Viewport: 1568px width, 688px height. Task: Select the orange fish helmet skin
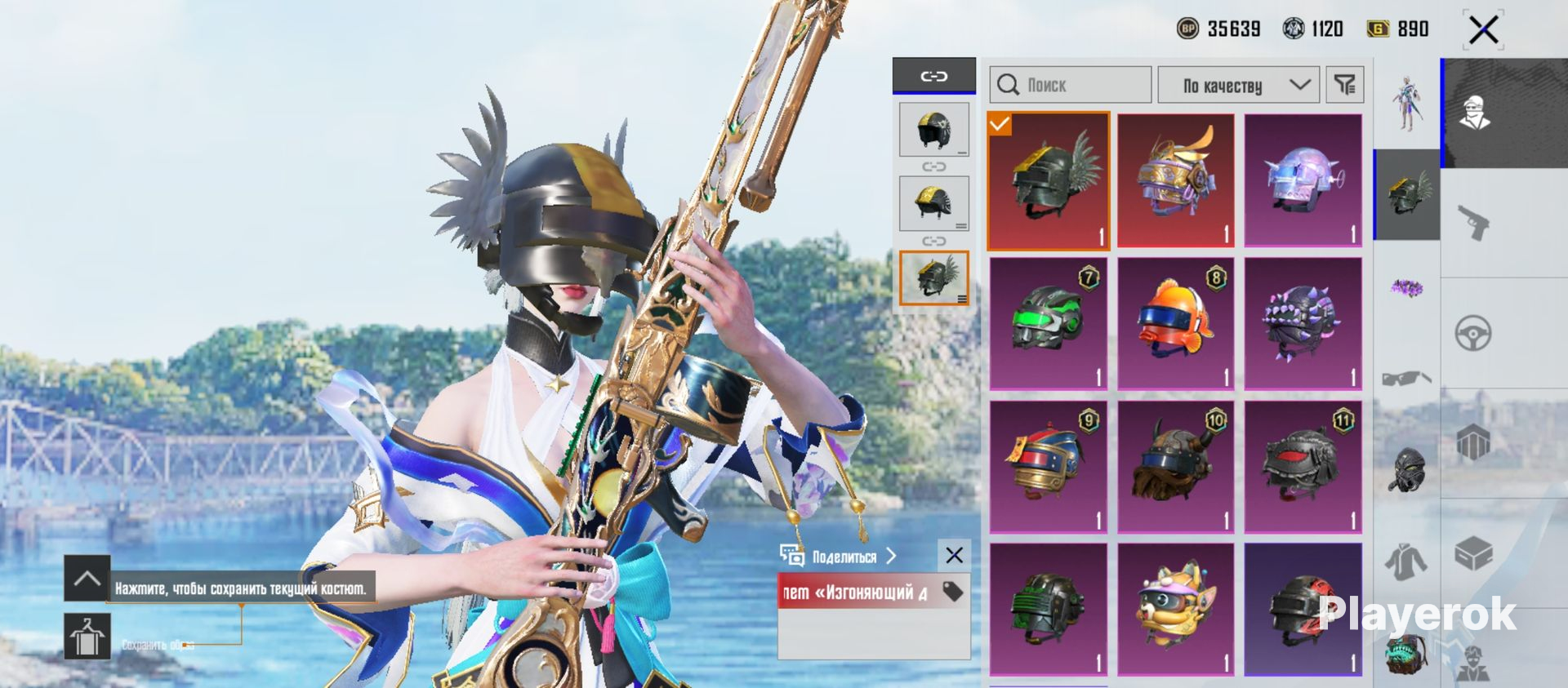pyautogui.click(x=1175, y=323)
